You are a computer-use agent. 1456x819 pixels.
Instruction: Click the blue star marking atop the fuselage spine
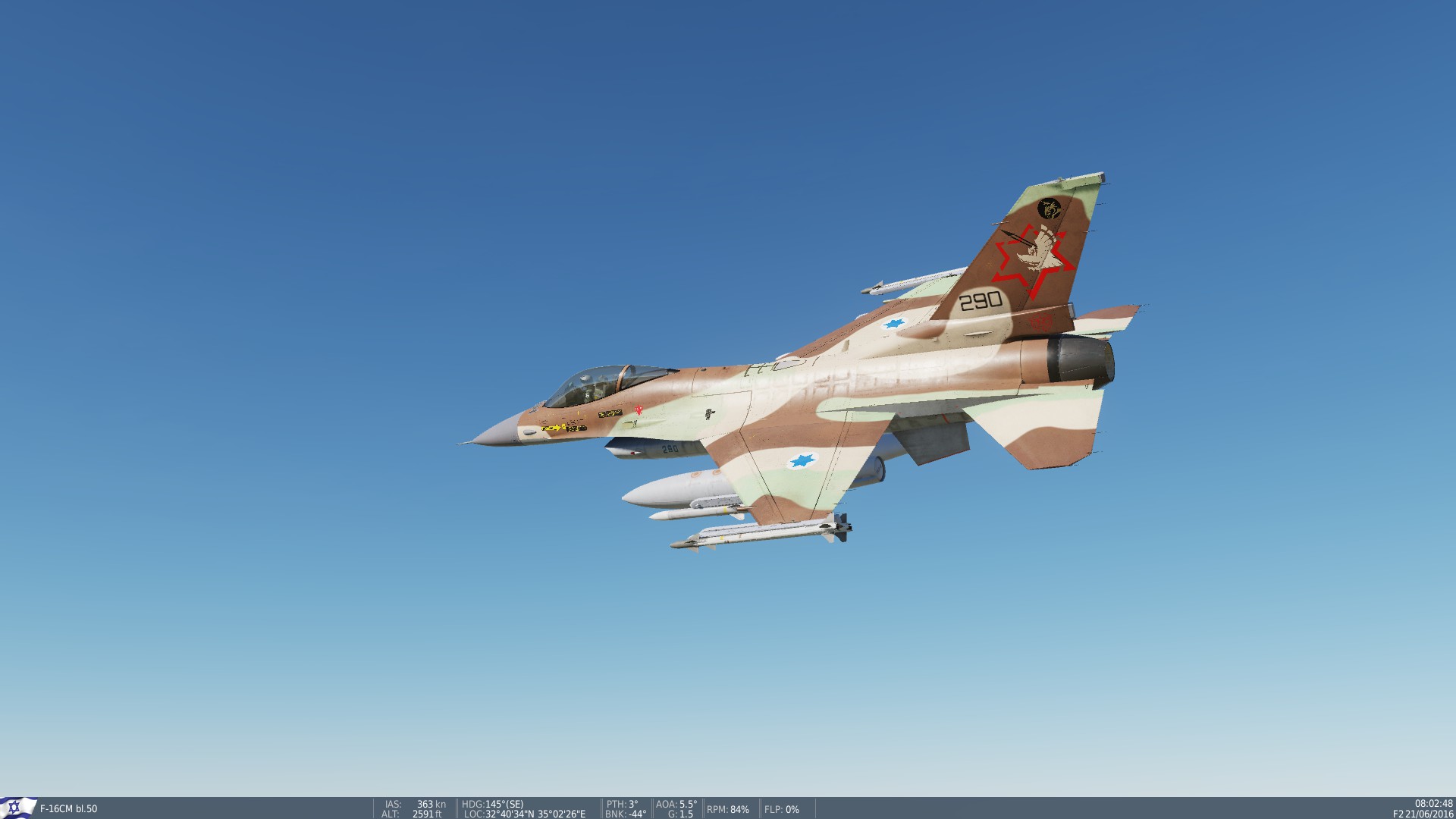coord(893,322)
